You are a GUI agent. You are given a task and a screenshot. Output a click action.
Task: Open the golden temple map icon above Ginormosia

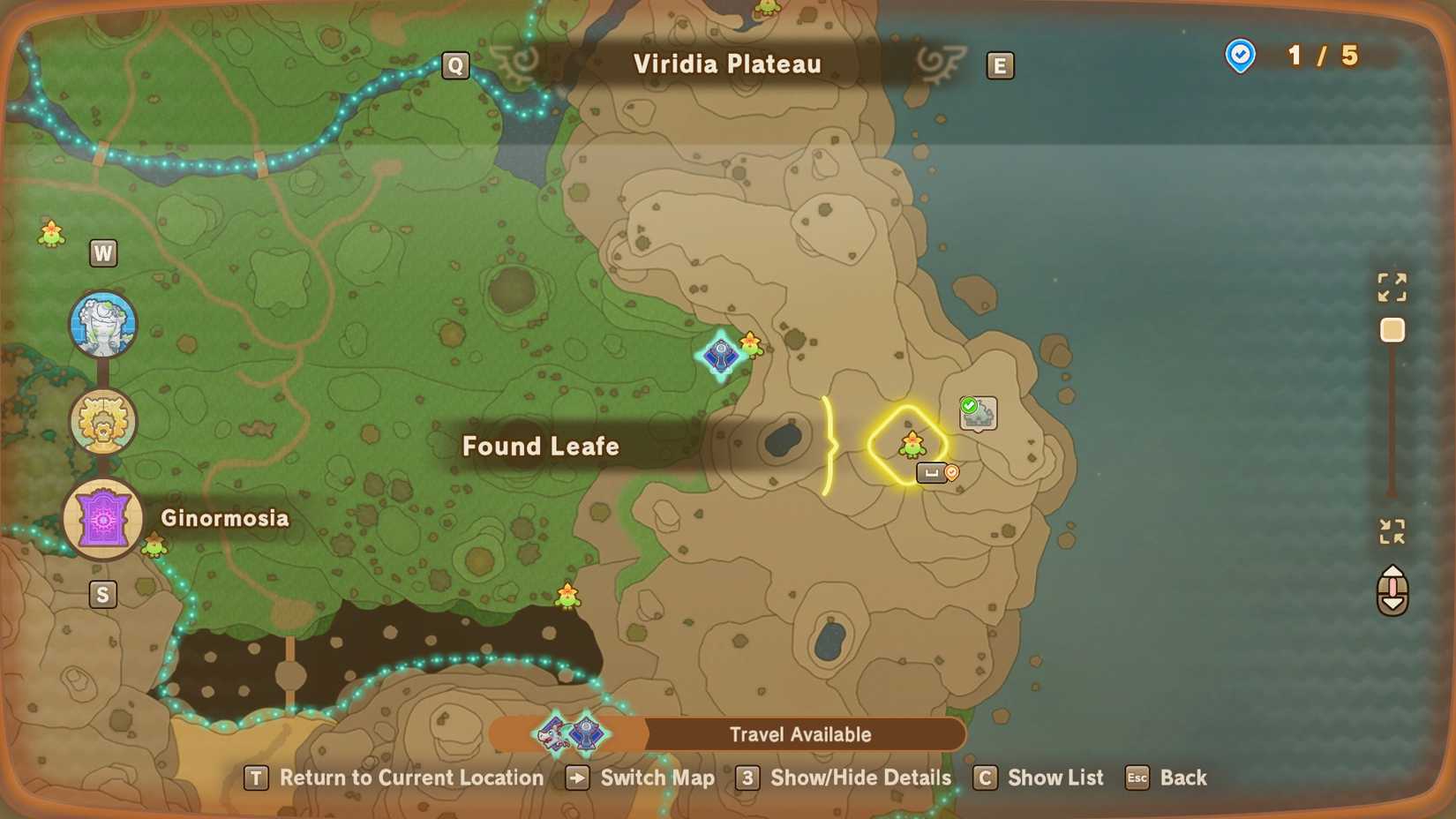[x=102, y=421]
